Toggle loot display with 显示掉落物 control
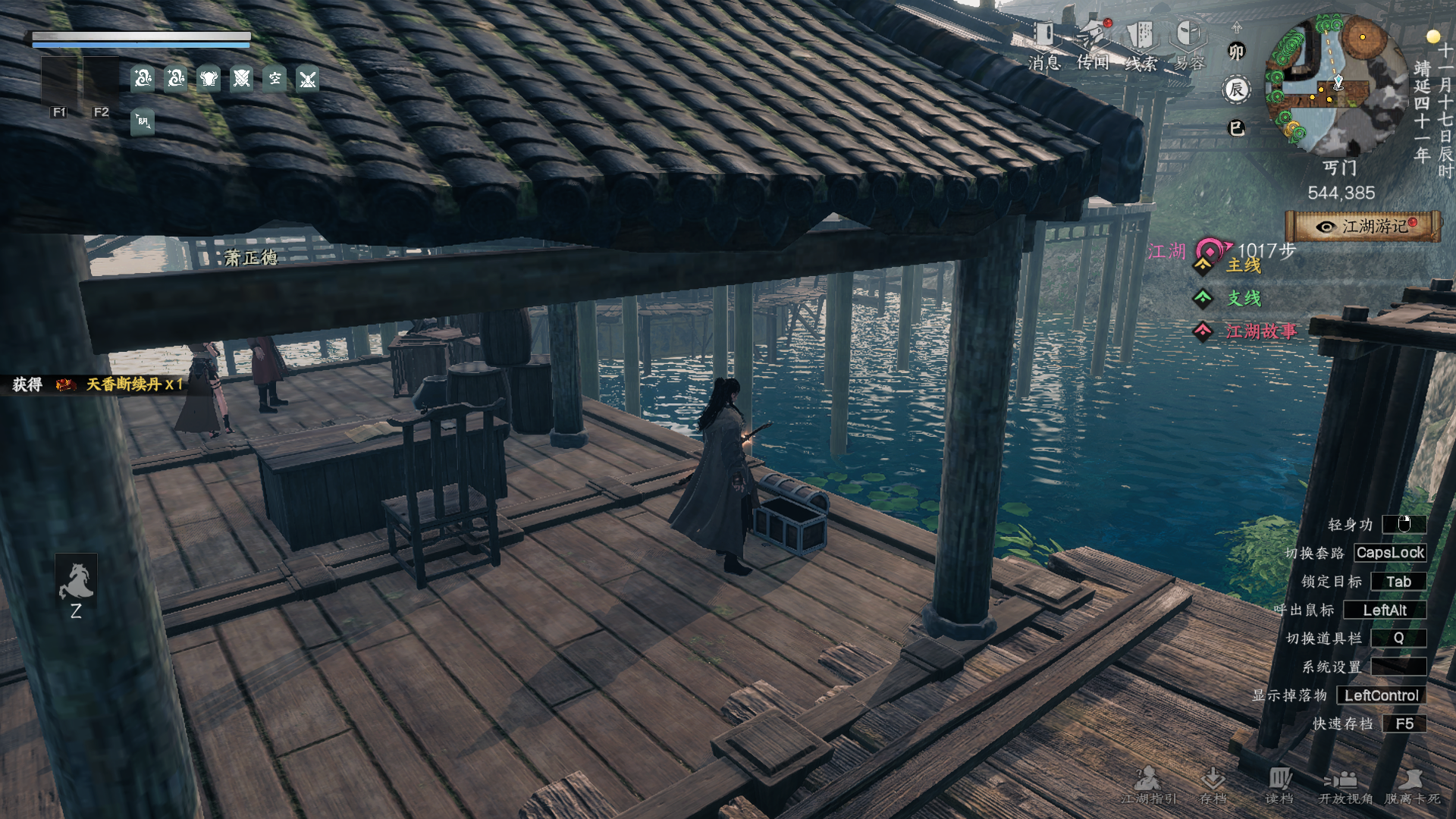 (x=1380, y=695)
